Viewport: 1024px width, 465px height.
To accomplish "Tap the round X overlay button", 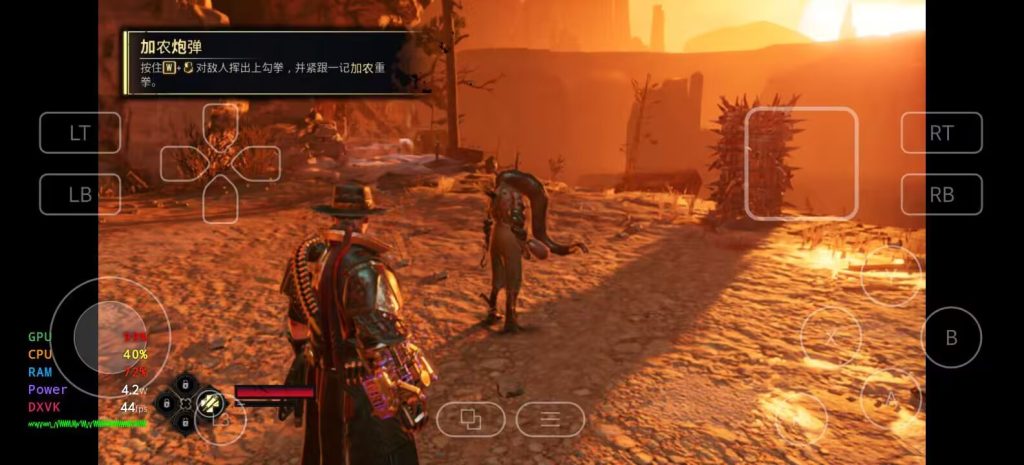I will [831, 336].
